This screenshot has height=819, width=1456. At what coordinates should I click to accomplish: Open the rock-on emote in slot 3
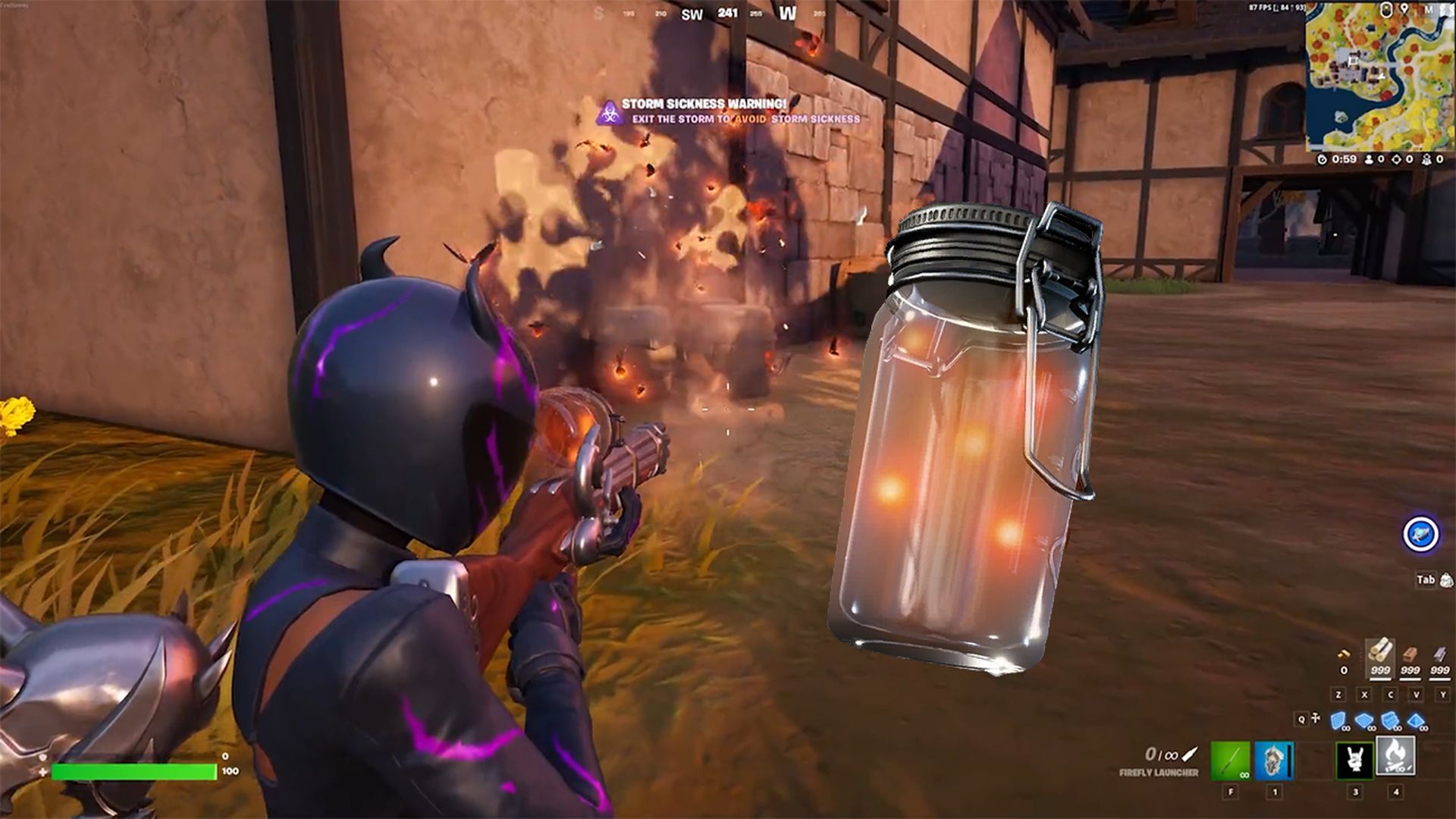coord(1355,758)
